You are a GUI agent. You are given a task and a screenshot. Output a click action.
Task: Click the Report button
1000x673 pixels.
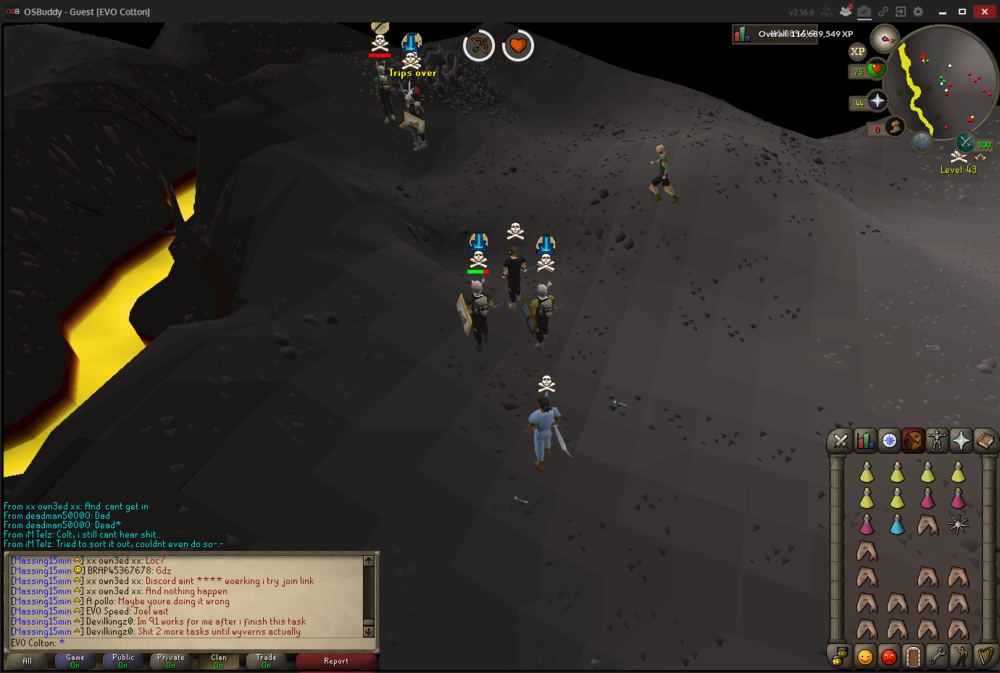coord(336,660)
